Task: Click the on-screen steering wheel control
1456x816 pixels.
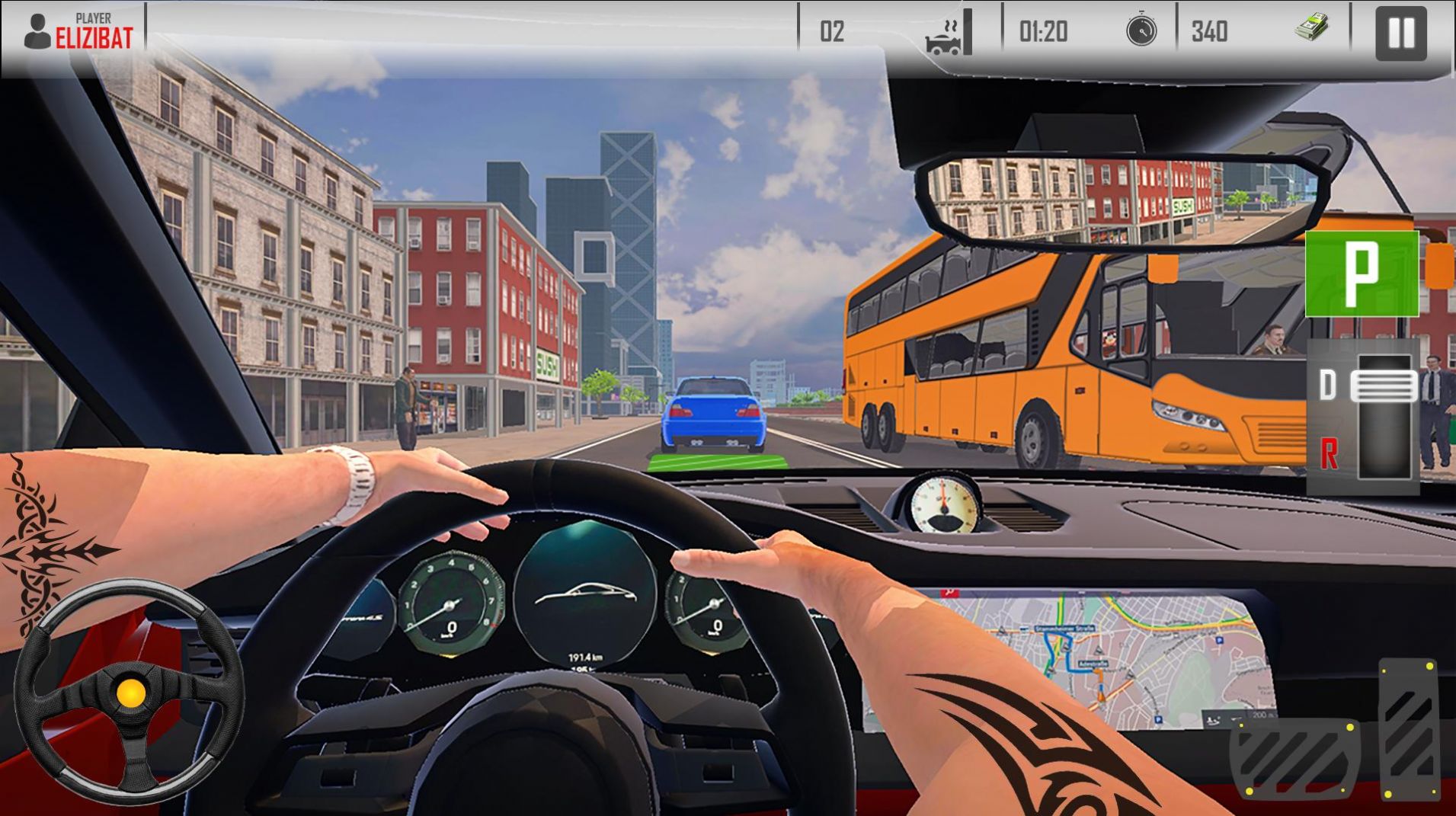Action: click(130, 692)
